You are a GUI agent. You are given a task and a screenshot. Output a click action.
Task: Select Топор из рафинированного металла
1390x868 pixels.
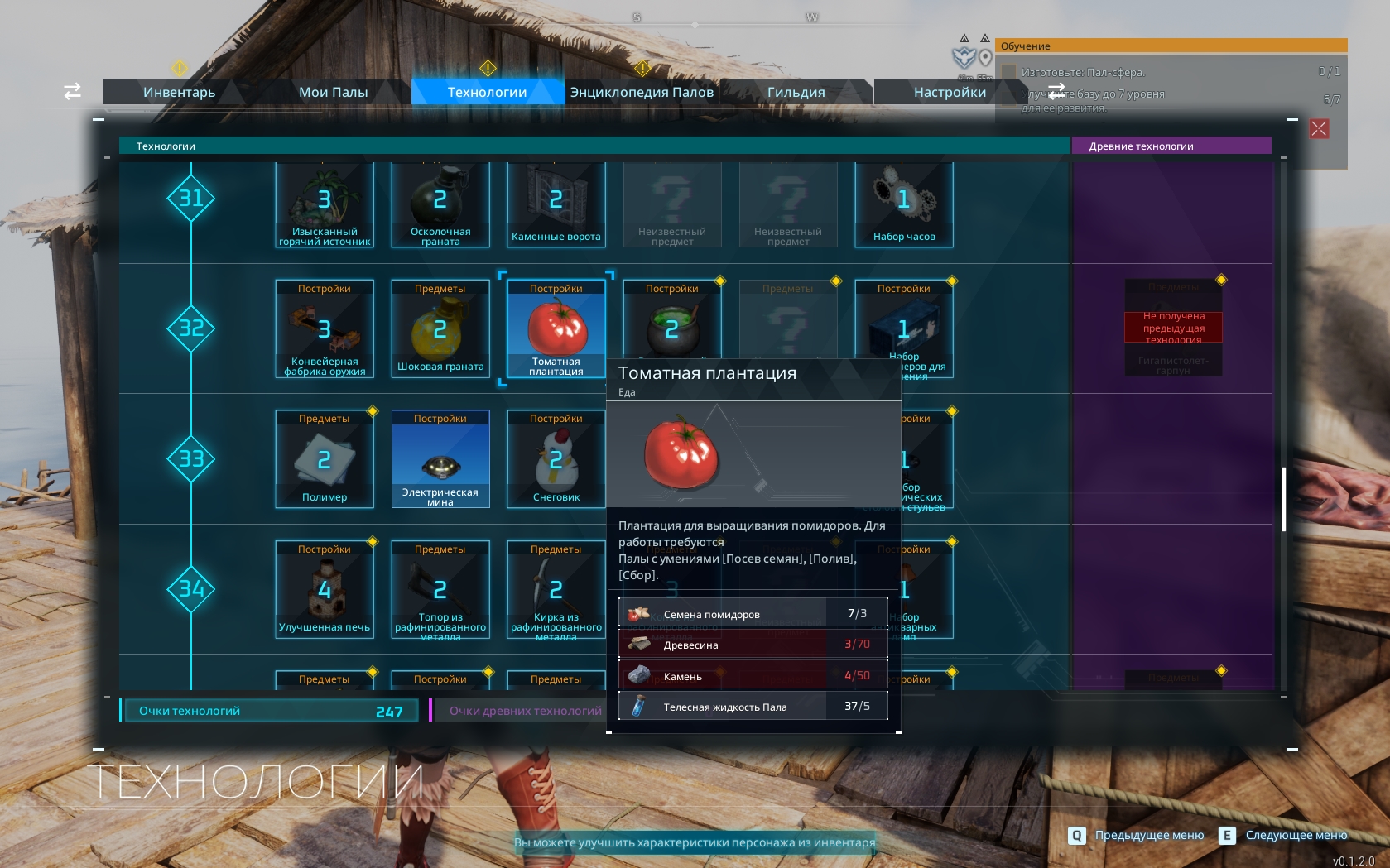[440, 589]
